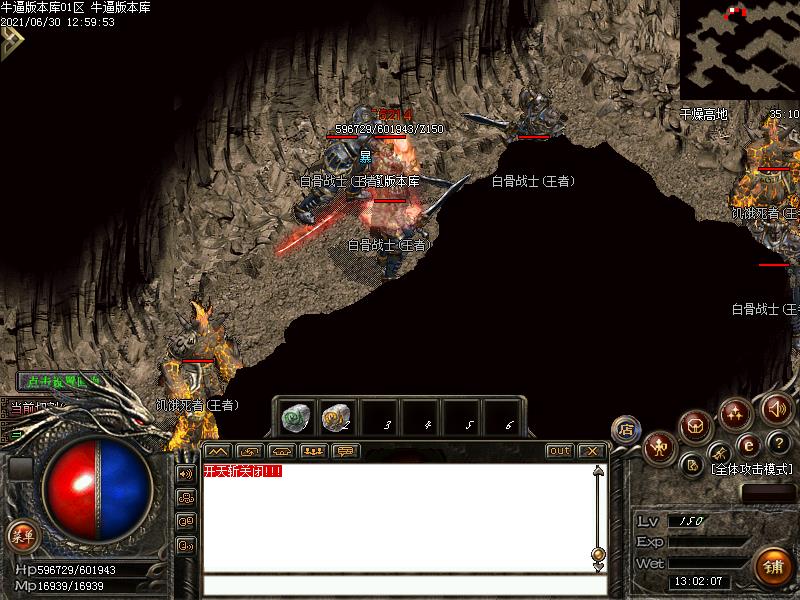Open the question mark help button
The image size is (800, 600).
(779, 443)
